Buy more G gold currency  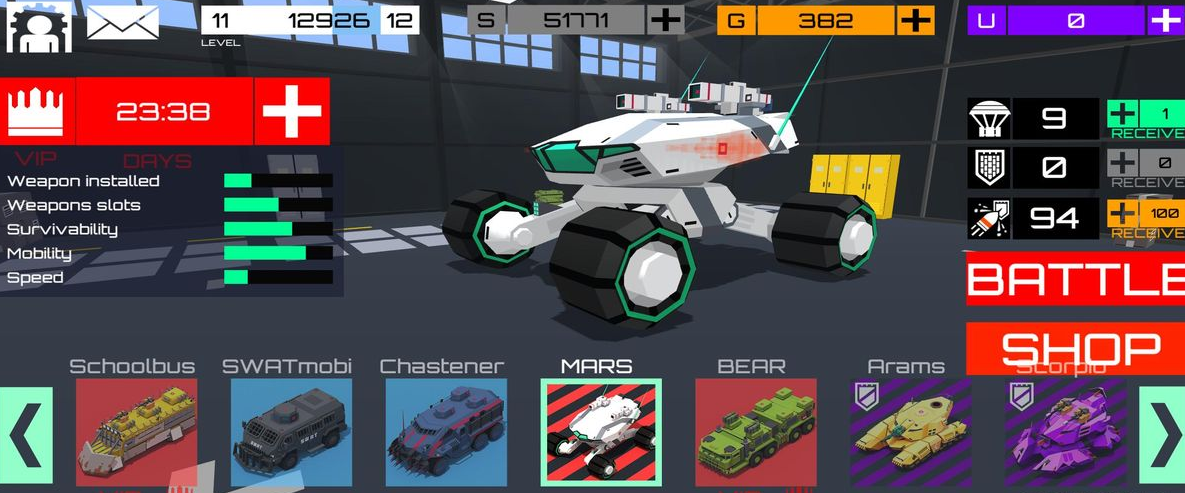(x=915, y=20)
